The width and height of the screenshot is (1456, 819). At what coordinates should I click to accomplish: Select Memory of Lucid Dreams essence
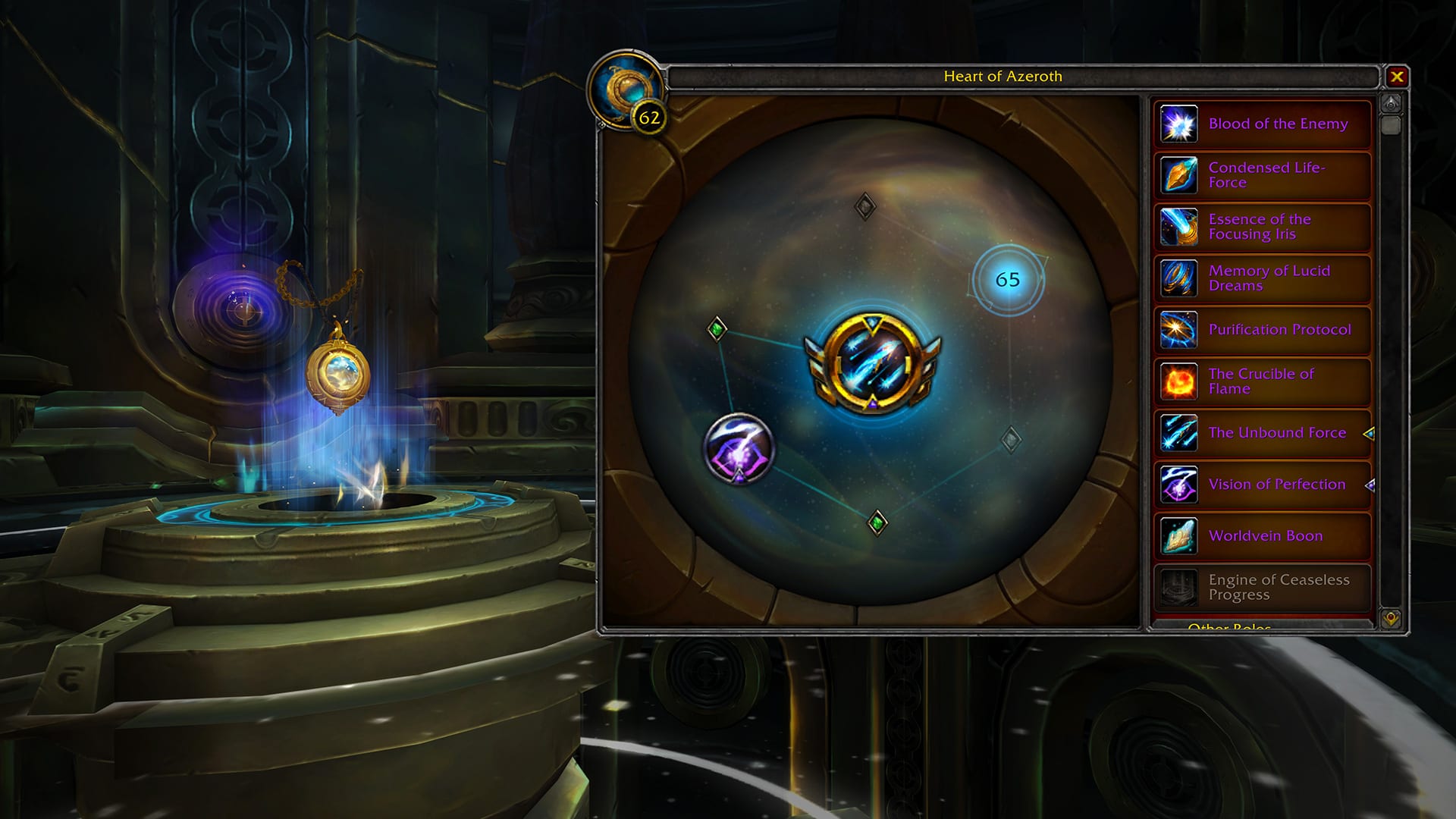click(1263, 278)
